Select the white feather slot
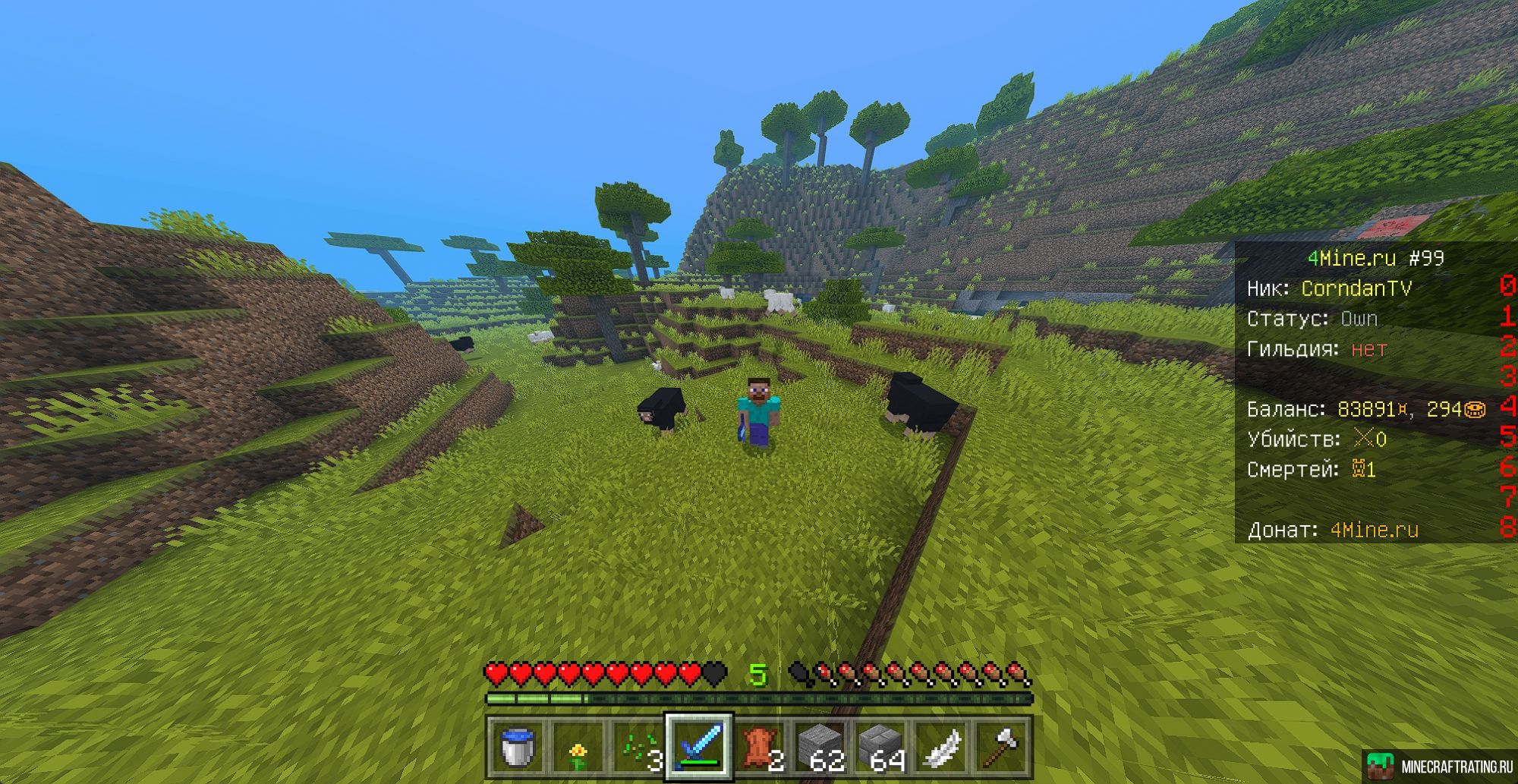 (x=942, y=747)
